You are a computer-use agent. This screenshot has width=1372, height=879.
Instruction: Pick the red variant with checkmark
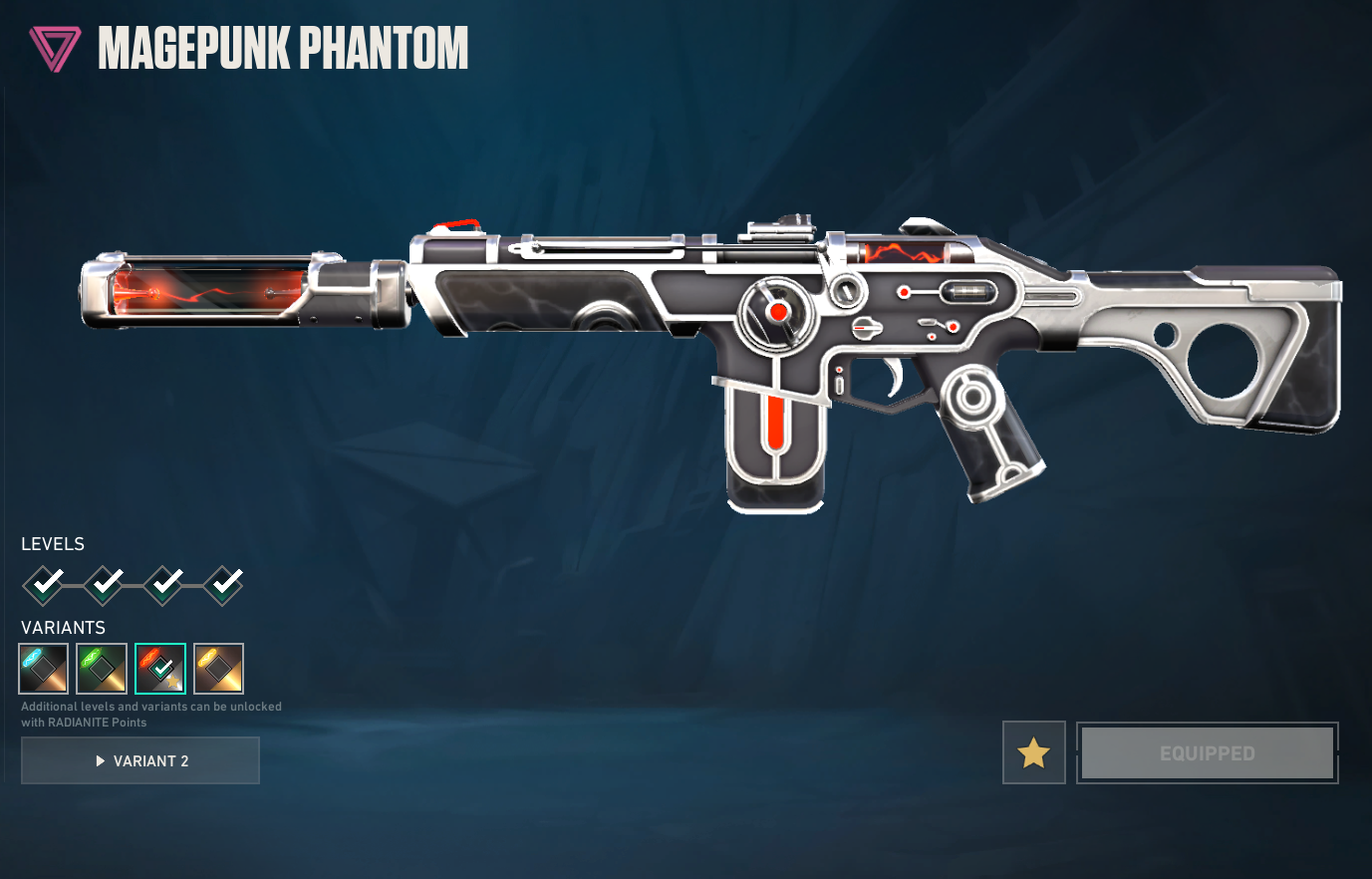pos(160,669)
